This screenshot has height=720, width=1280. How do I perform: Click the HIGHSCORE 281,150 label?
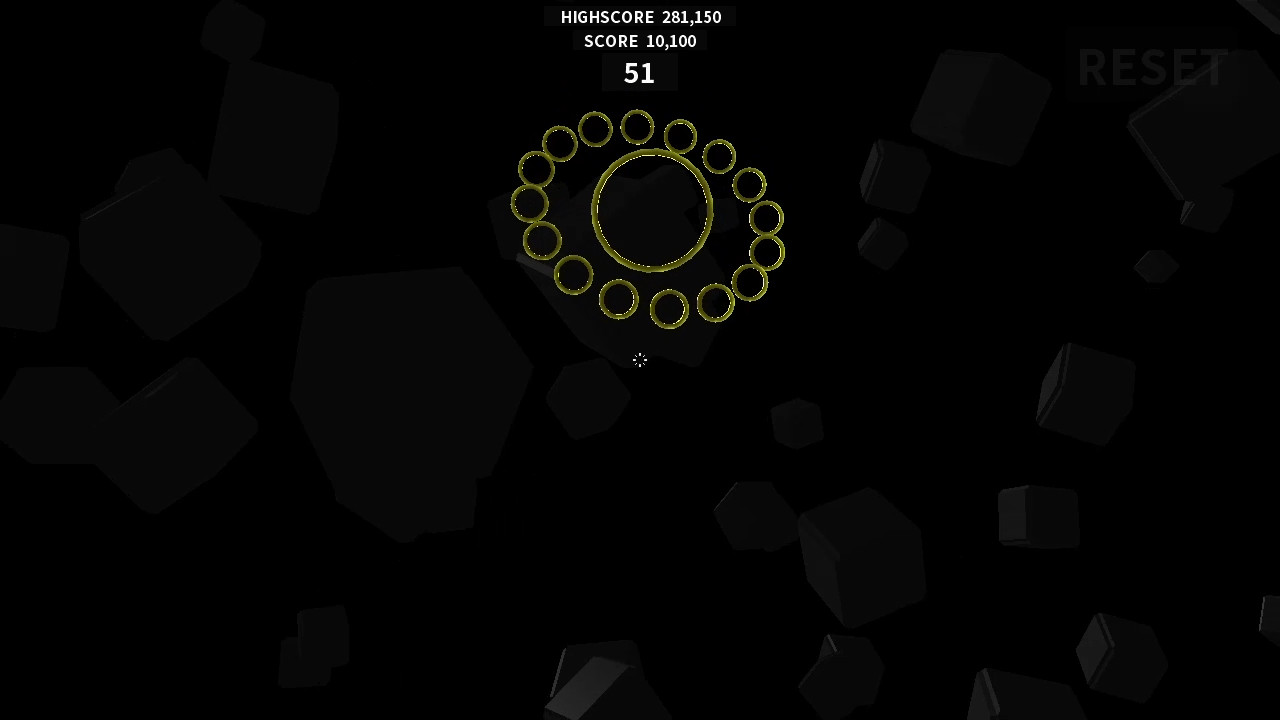click(640, 17)
